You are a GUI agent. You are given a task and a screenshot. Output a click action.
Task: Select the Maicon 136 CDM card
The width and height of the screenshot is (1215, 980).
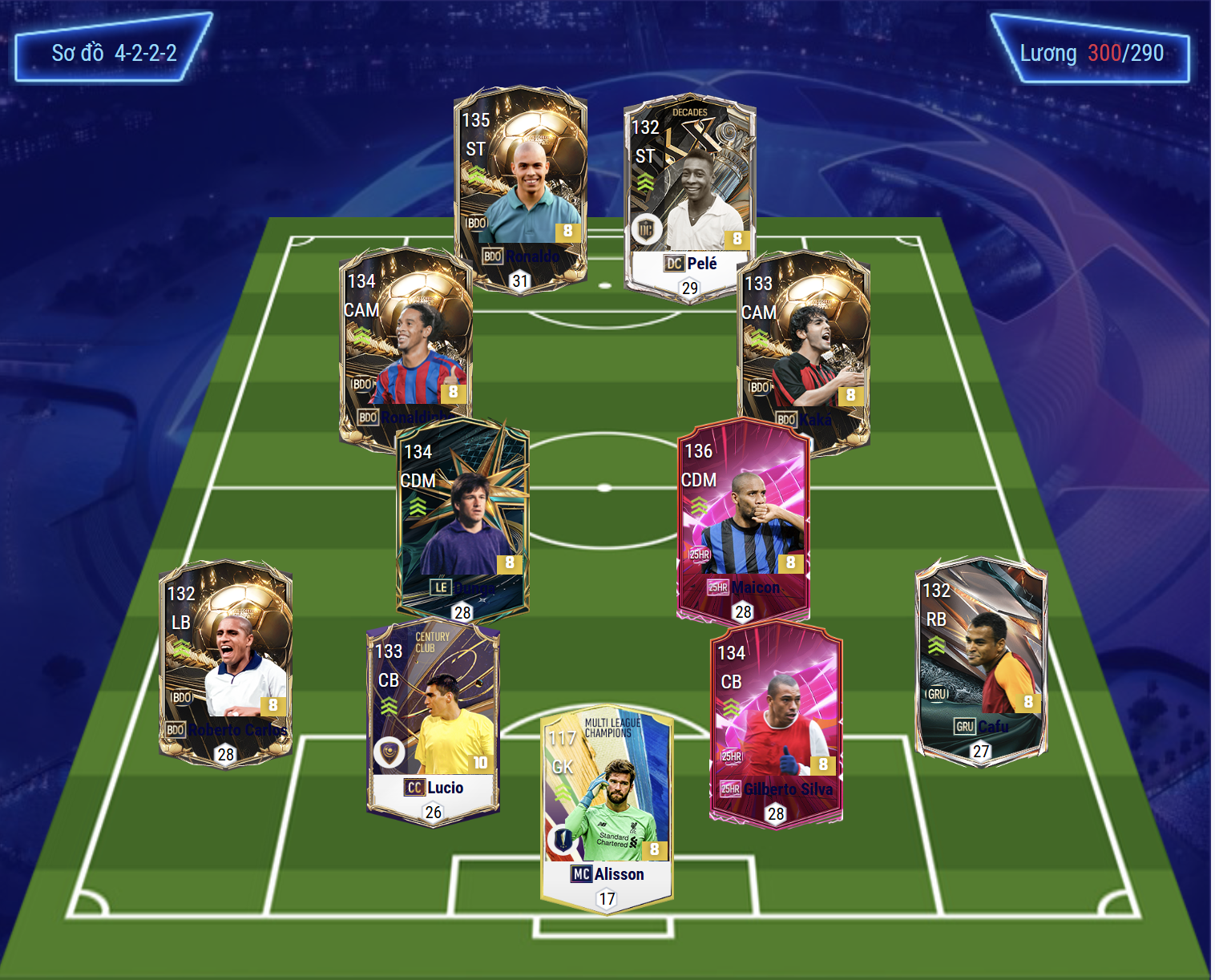(x=743, y=517)
